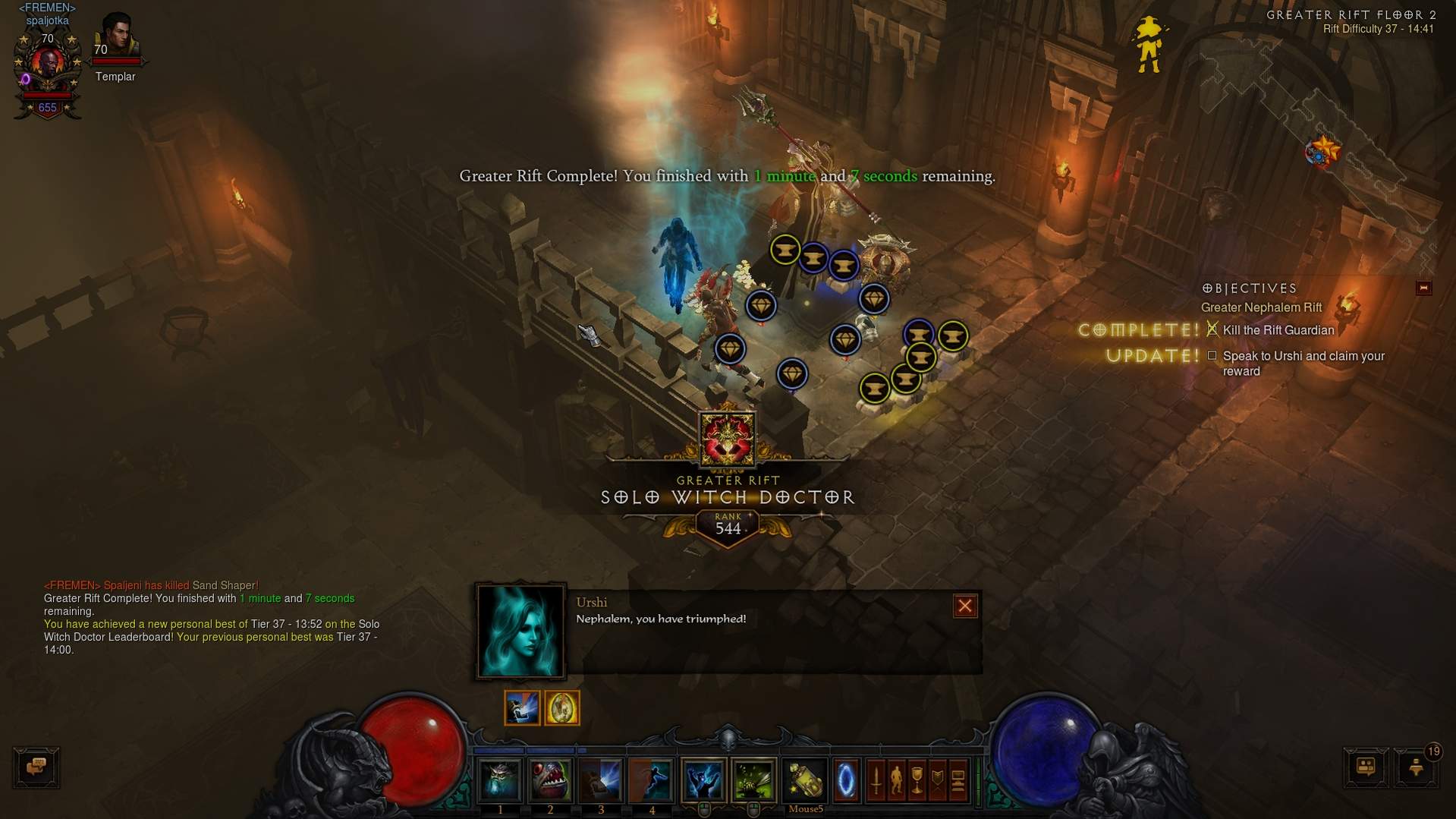Open the game menu computer icon
The image size is (1456, 819).
[x=958, y=780]
